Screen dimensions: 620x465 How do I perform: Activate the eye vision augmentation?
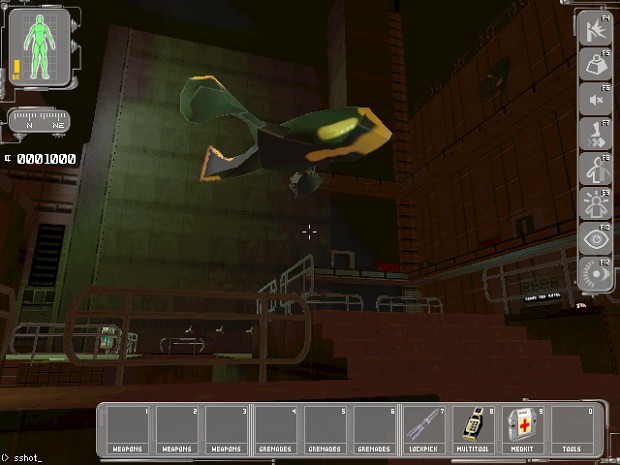pyautogui.click(x=594, y=239)
